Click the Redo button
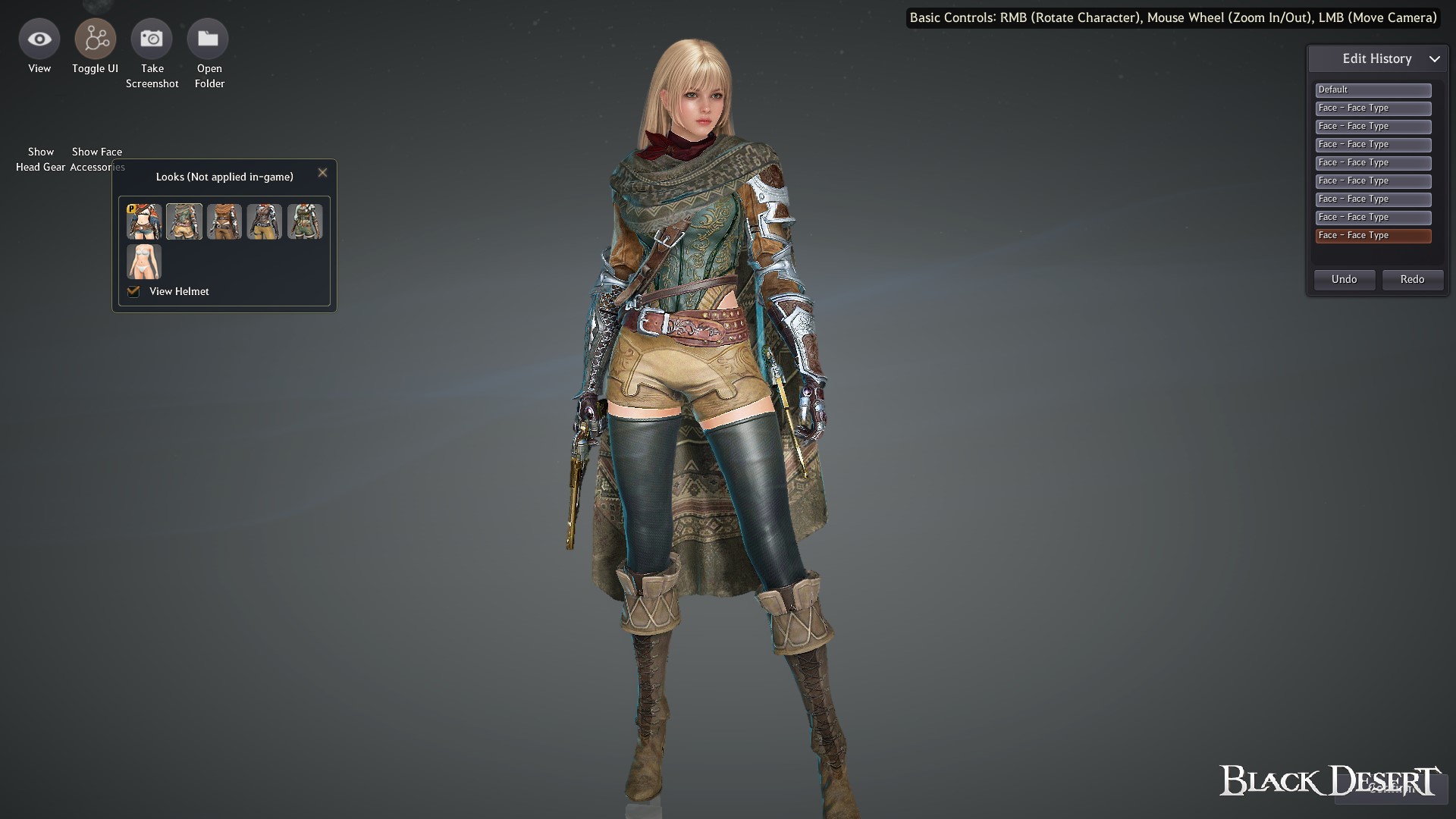 1412,279
